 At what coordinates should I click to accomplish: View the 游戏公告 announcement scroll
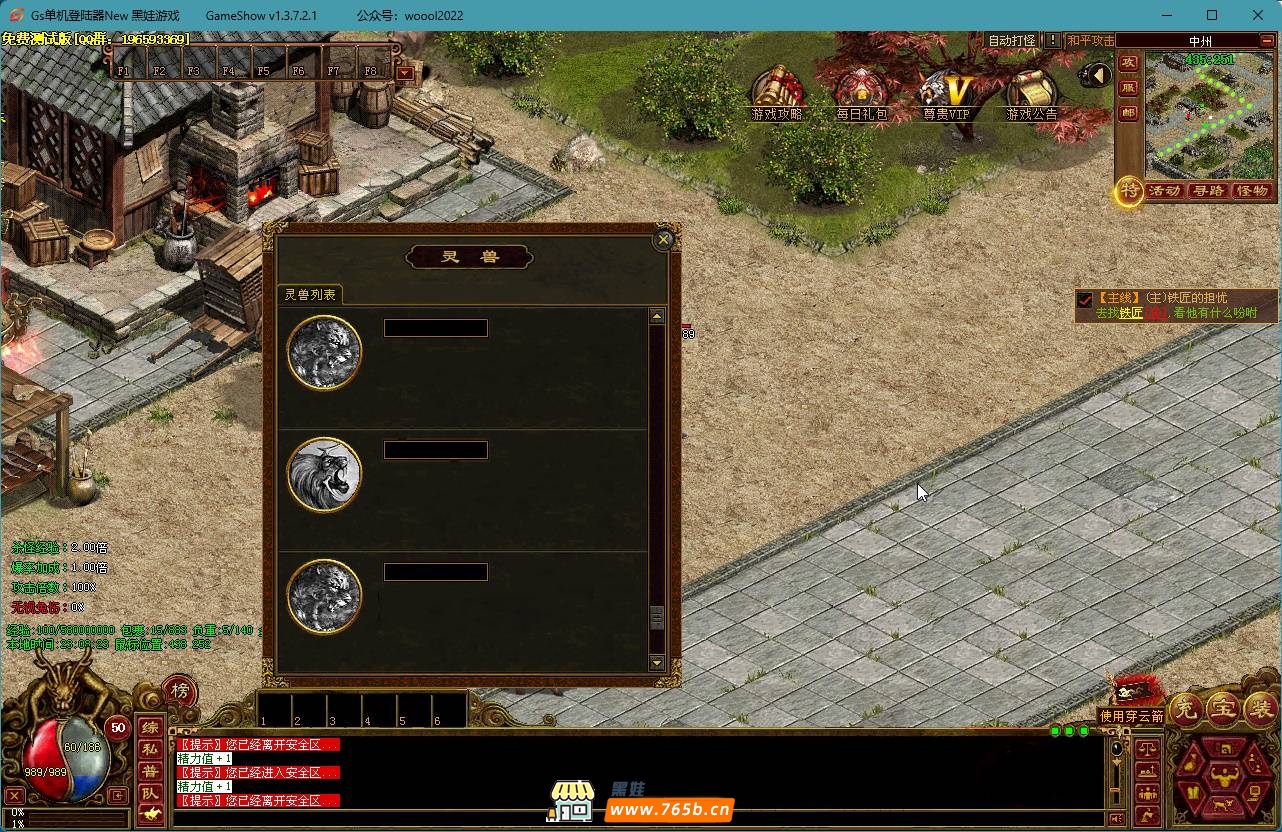(1031, 93)
